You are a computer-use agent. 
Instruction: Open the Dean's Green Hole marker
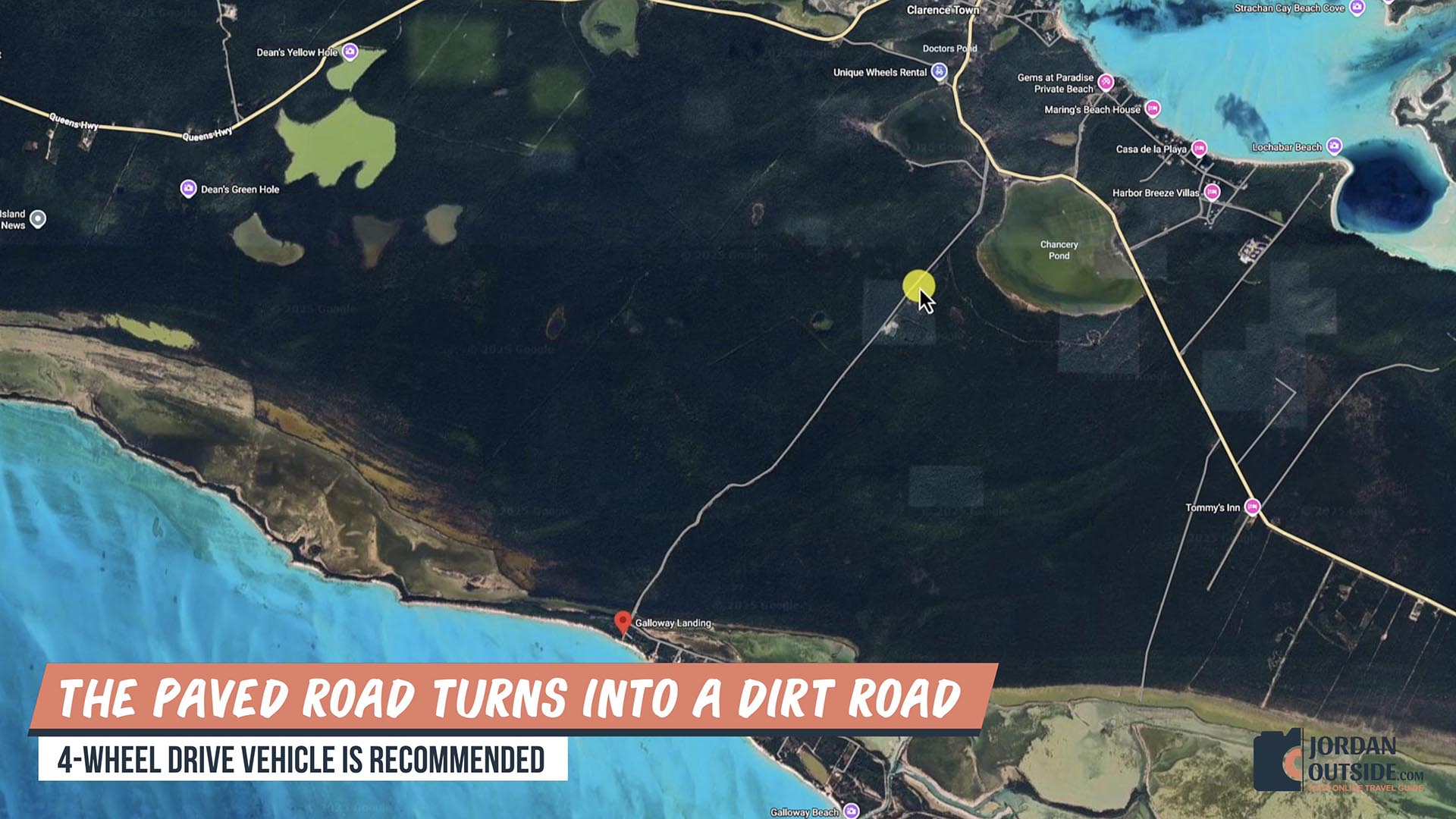point(188,188)
